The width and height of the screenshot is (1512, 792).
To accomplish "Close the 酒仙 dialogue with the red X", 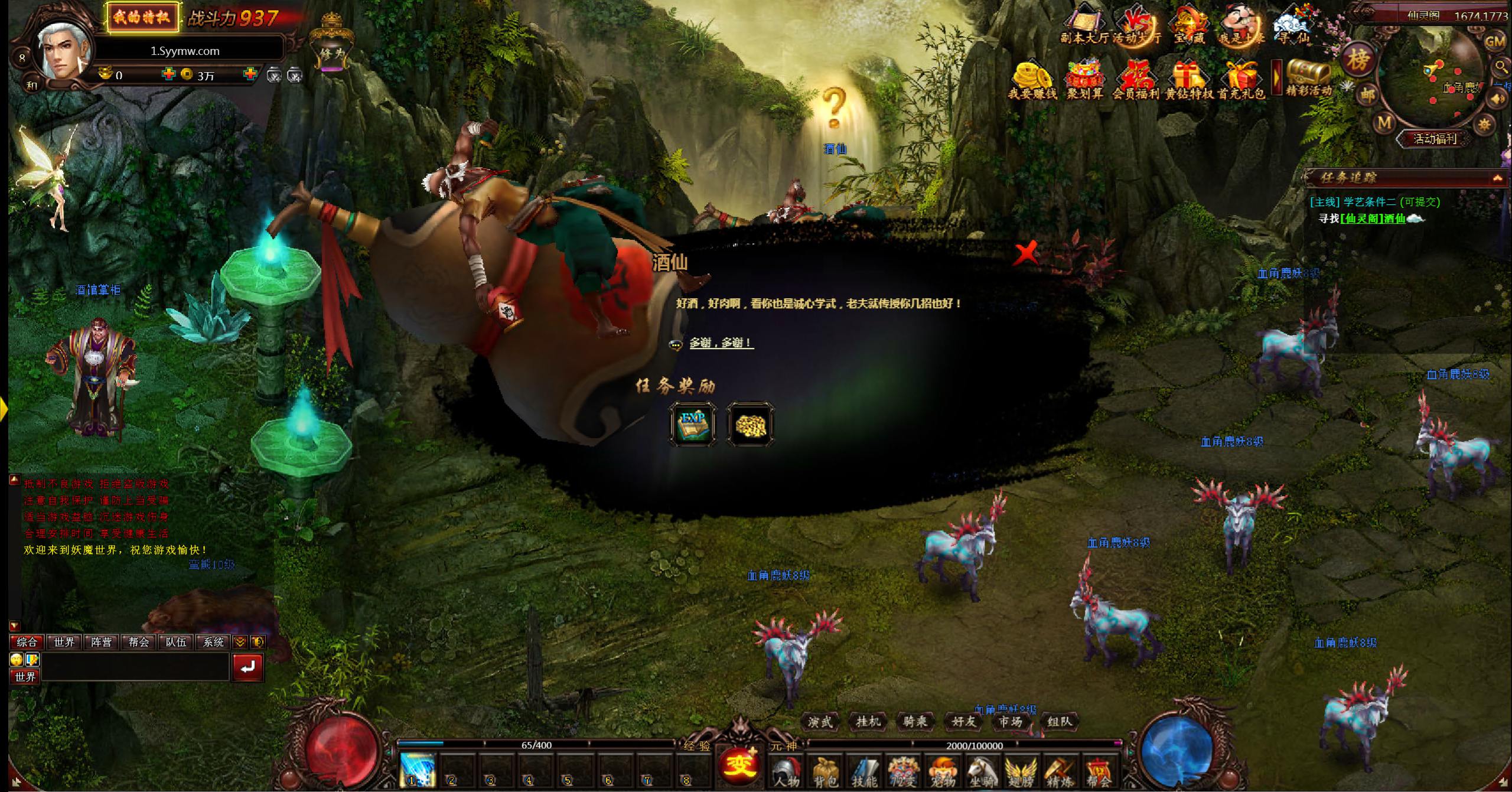I will [1027, 253].
